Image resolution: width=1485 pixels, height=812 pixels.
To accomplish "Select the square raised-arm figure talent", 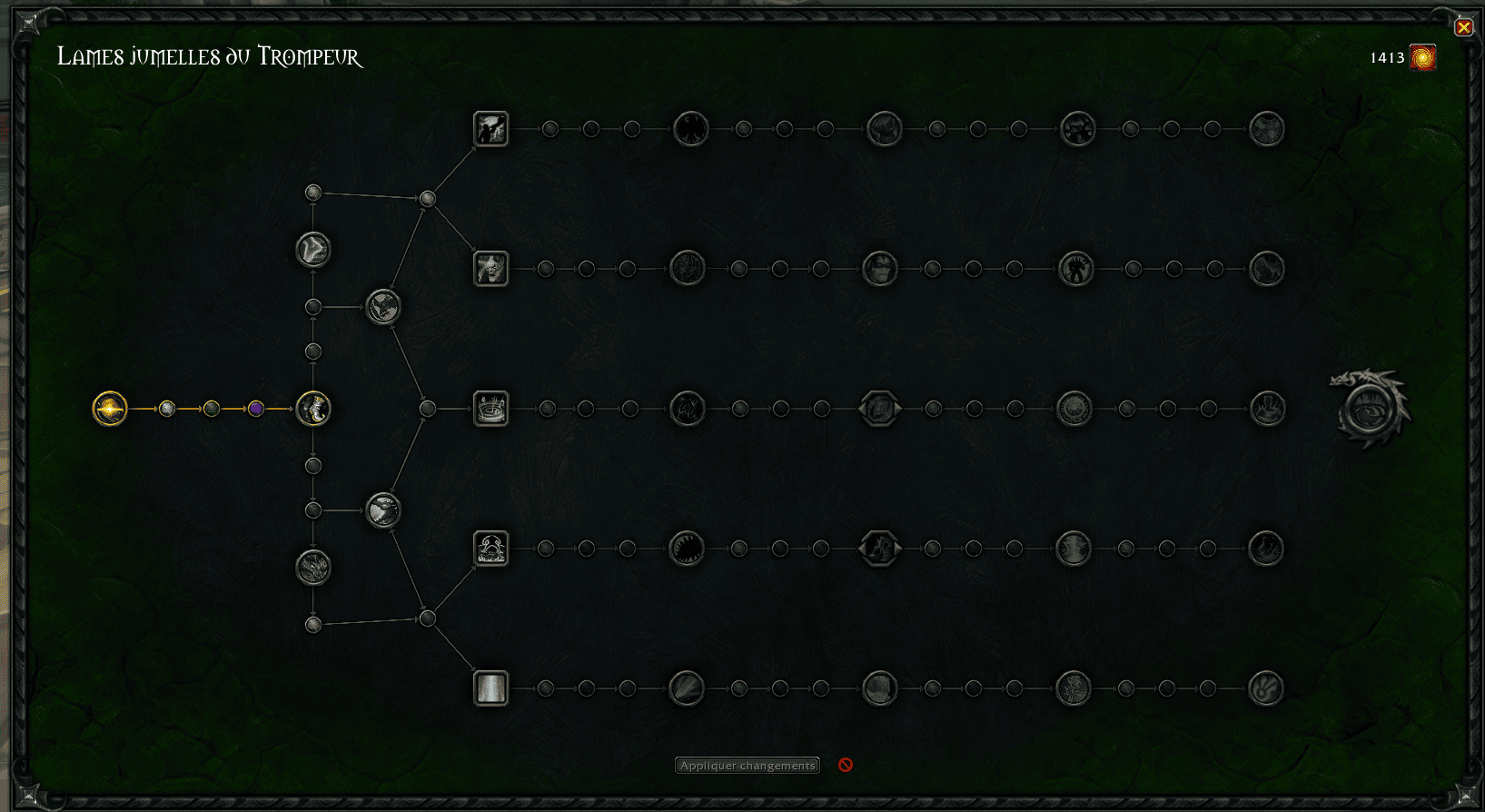I will pyautogui.click(x=491, y=129).
